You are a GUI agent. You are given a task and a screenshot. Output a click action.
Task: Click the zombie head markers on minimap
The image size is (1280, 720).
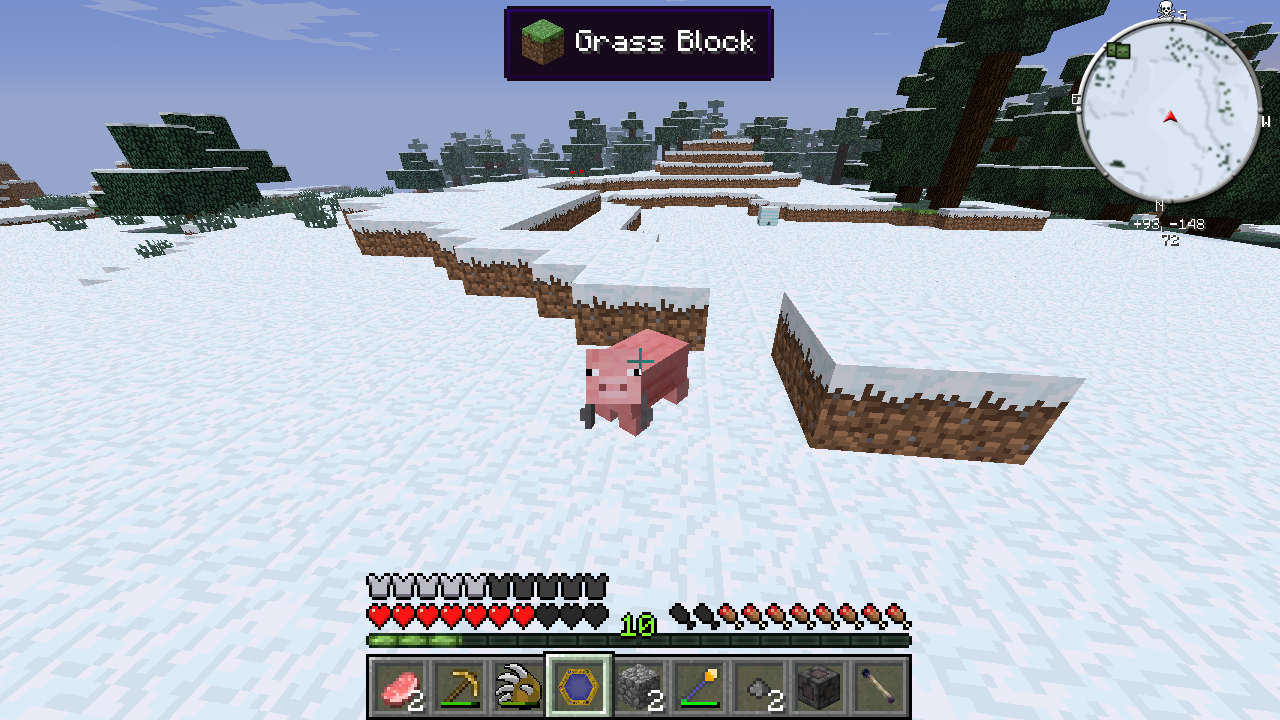click(x=1118, y=50)
